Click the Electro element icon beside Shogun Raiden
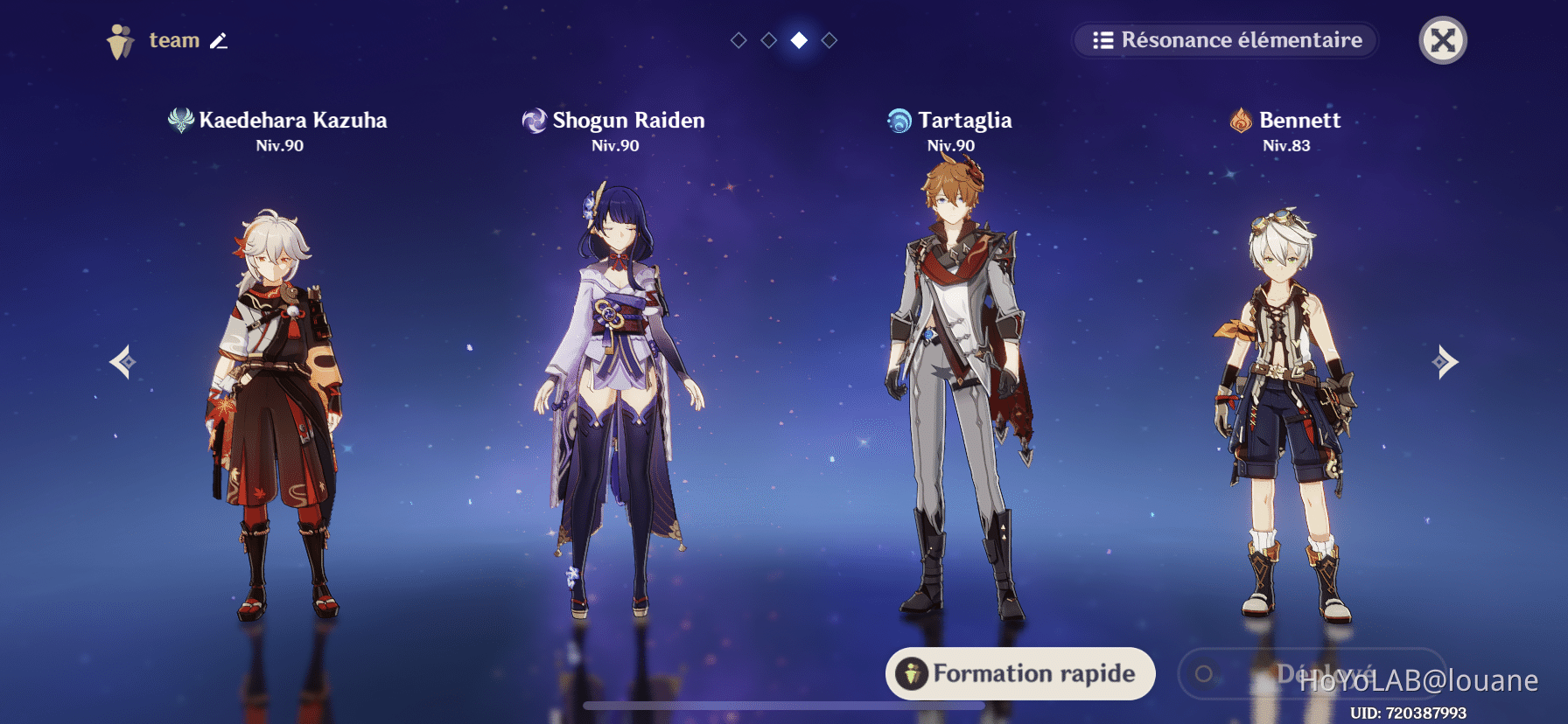The height and width of the screenshot is (724, 1568). click(534, 121)
